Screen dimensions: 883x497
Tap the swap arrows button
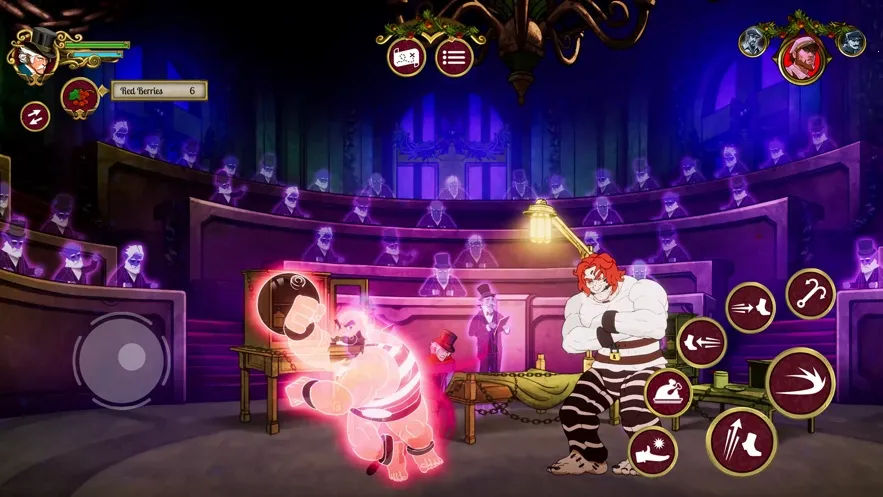click(x=35, y=116)
